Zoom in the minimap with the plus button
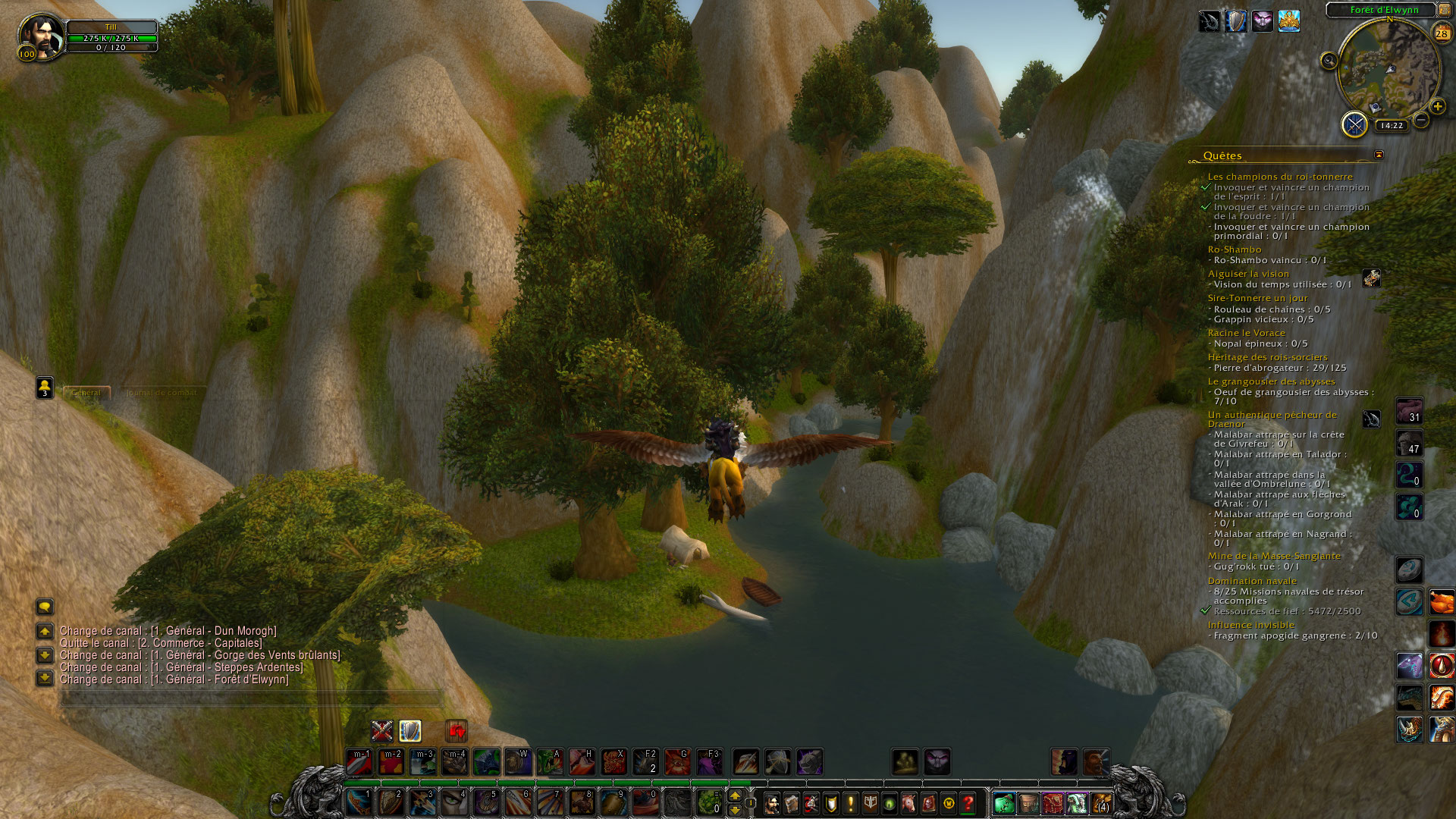This screenshot has height=819, width=1456. click(x=1437, y=107)
